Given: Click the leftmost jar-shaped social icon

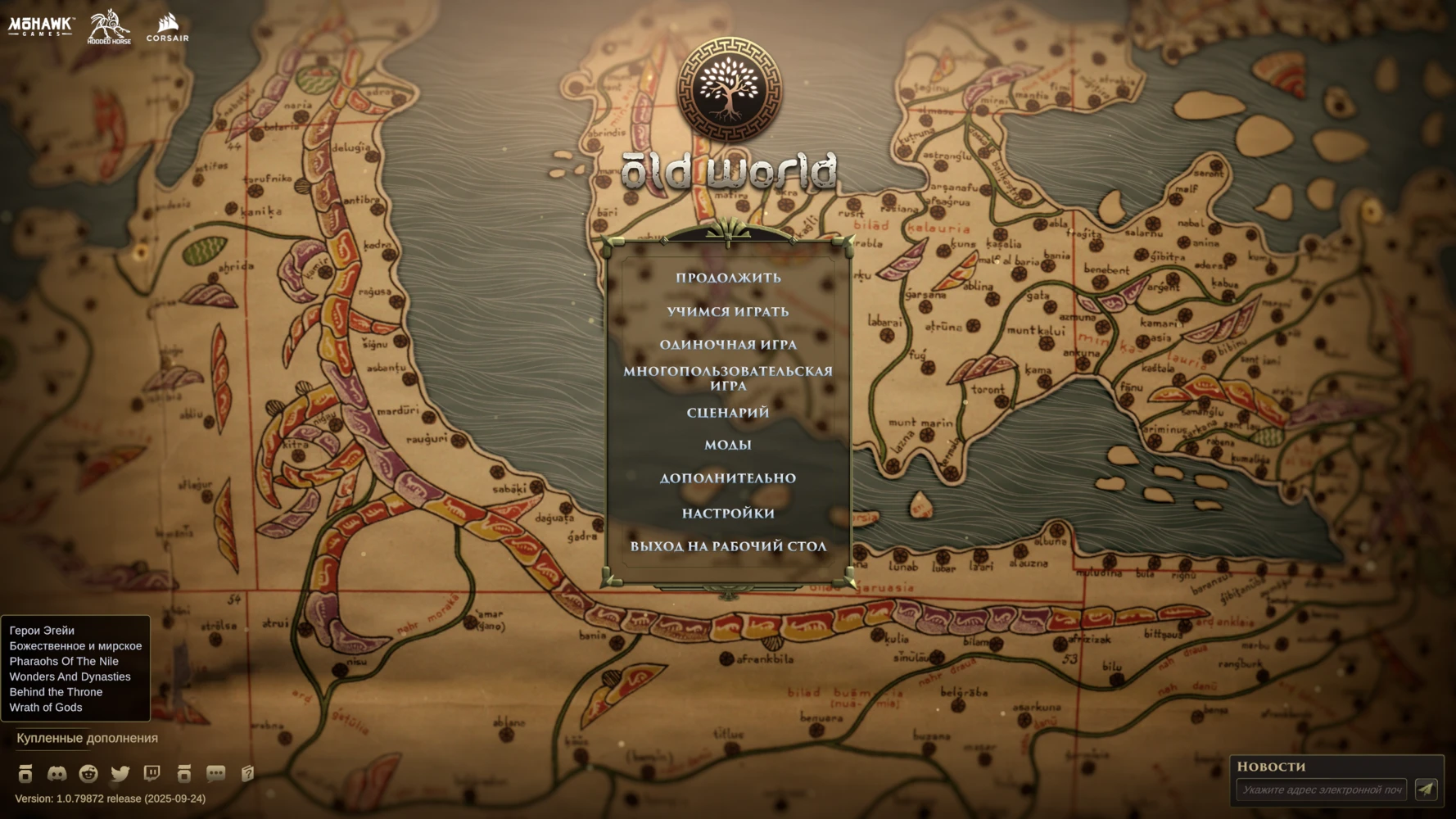Looking at the screenshot, I should tap(25, 773).
